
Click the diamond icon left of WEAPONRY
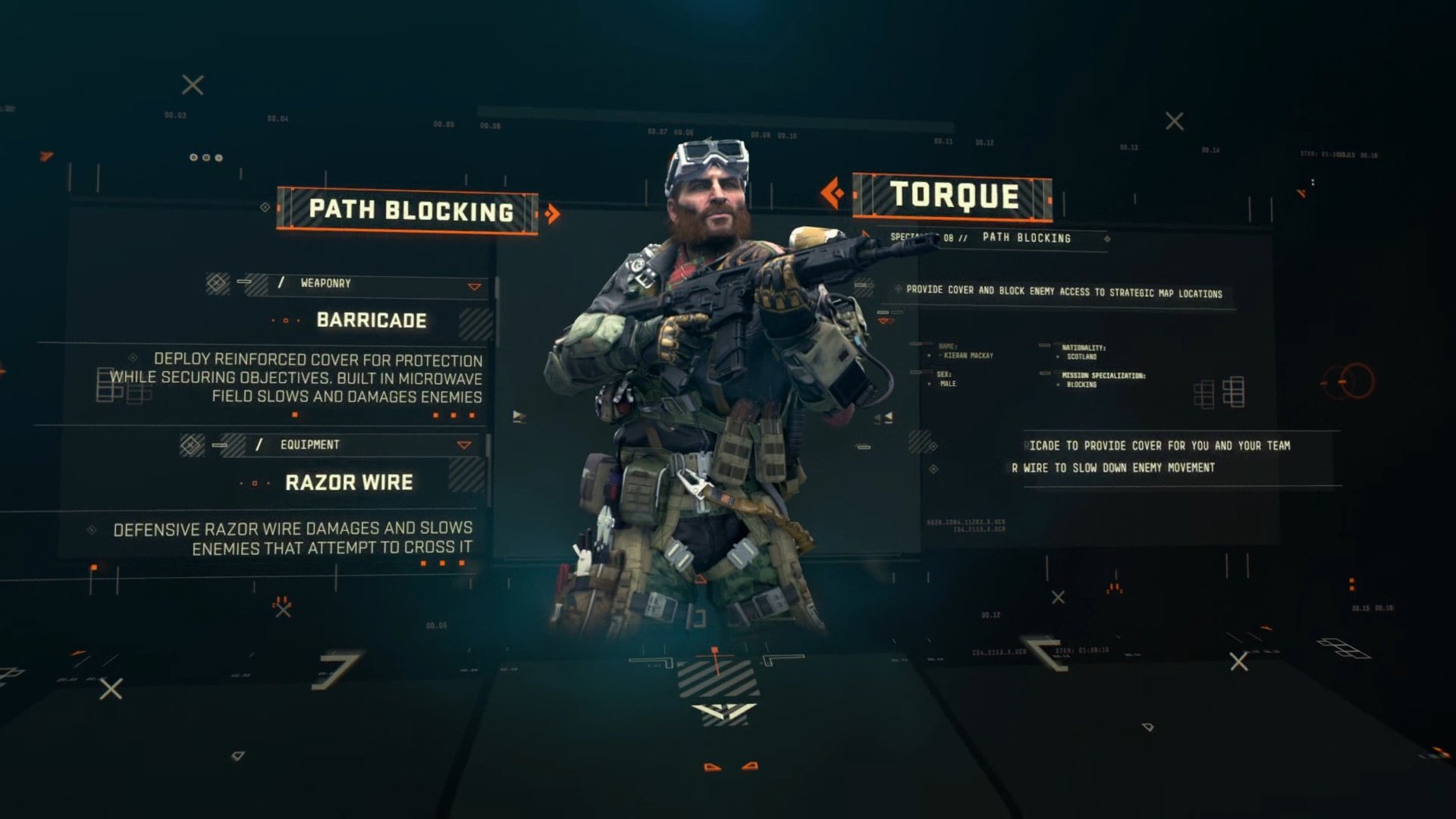click(x=215, y=284)
